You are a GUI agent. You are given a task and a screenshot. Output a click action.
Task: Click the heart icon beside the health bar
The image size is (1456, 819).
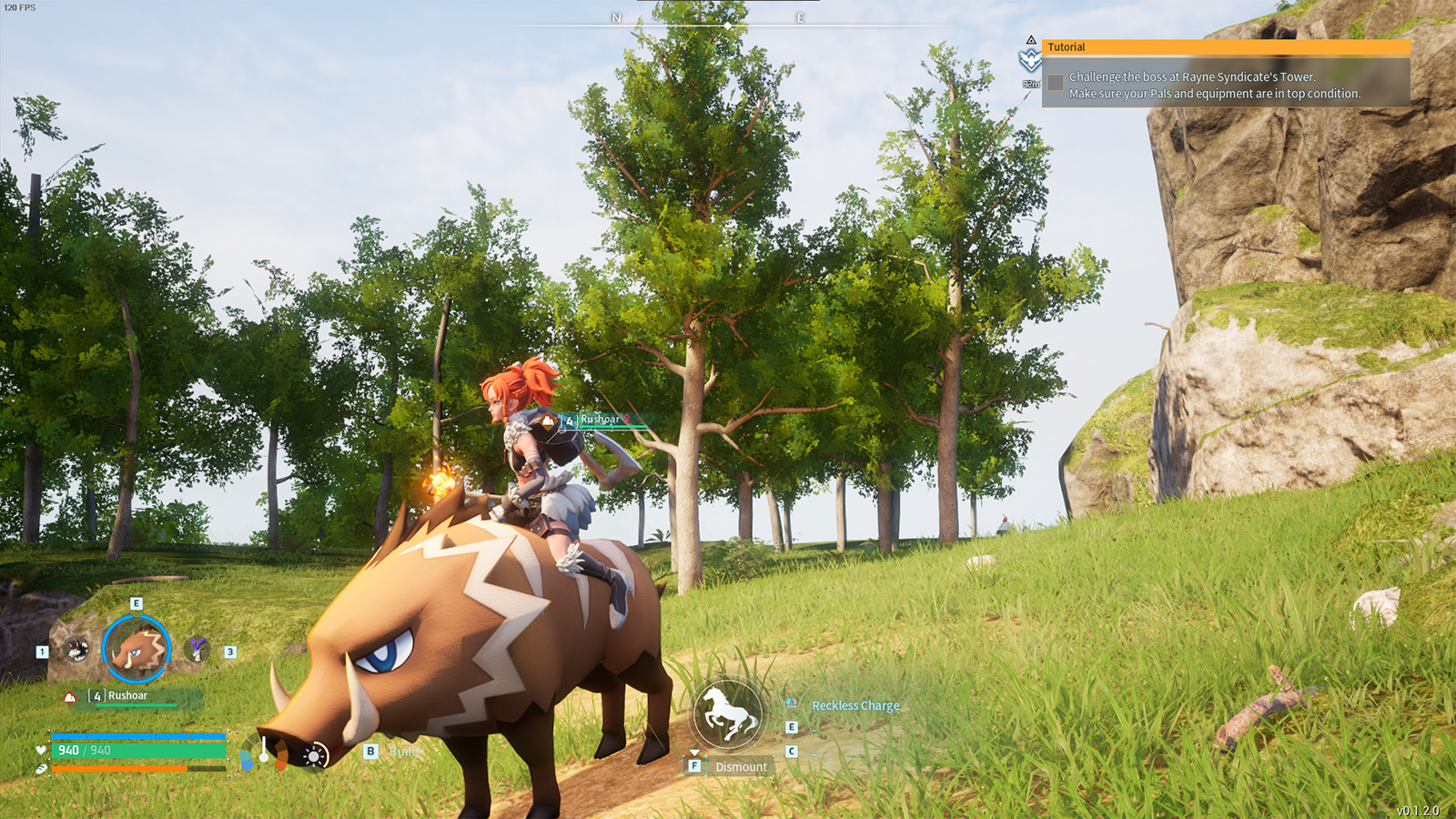tap(40, 750)
